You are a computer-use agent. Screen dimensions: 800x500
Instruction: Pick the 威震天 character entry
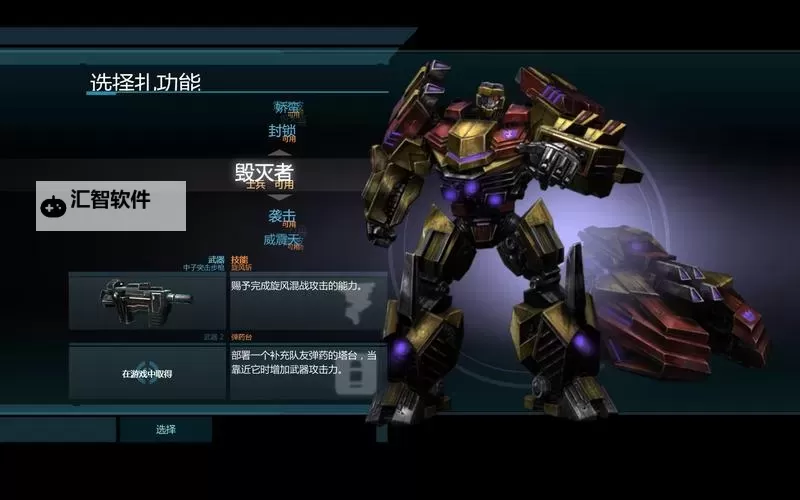coord(282,240)
